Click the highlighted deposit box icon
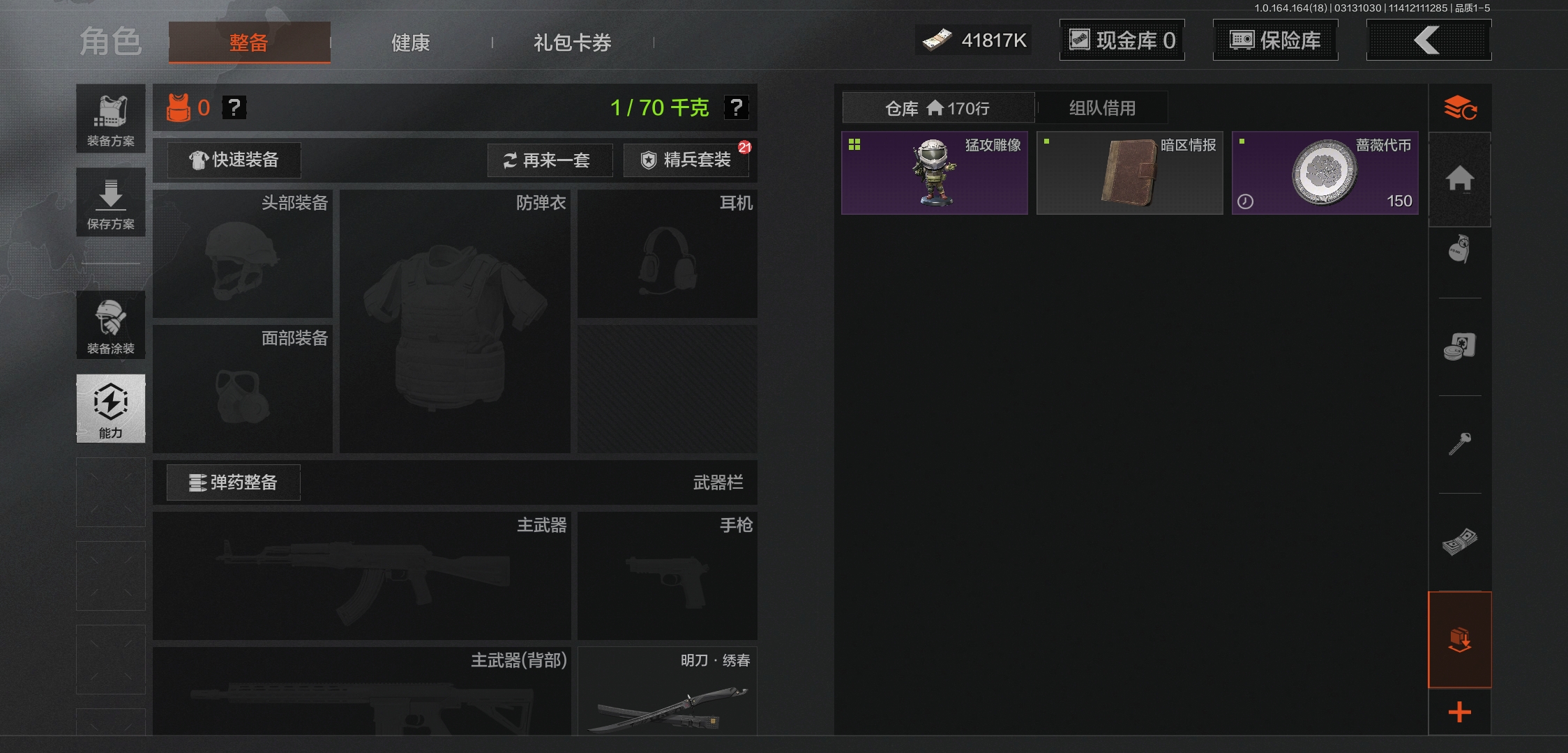Image resolution: width=1568 pixels, height=753 pixels. [1461, 639]
